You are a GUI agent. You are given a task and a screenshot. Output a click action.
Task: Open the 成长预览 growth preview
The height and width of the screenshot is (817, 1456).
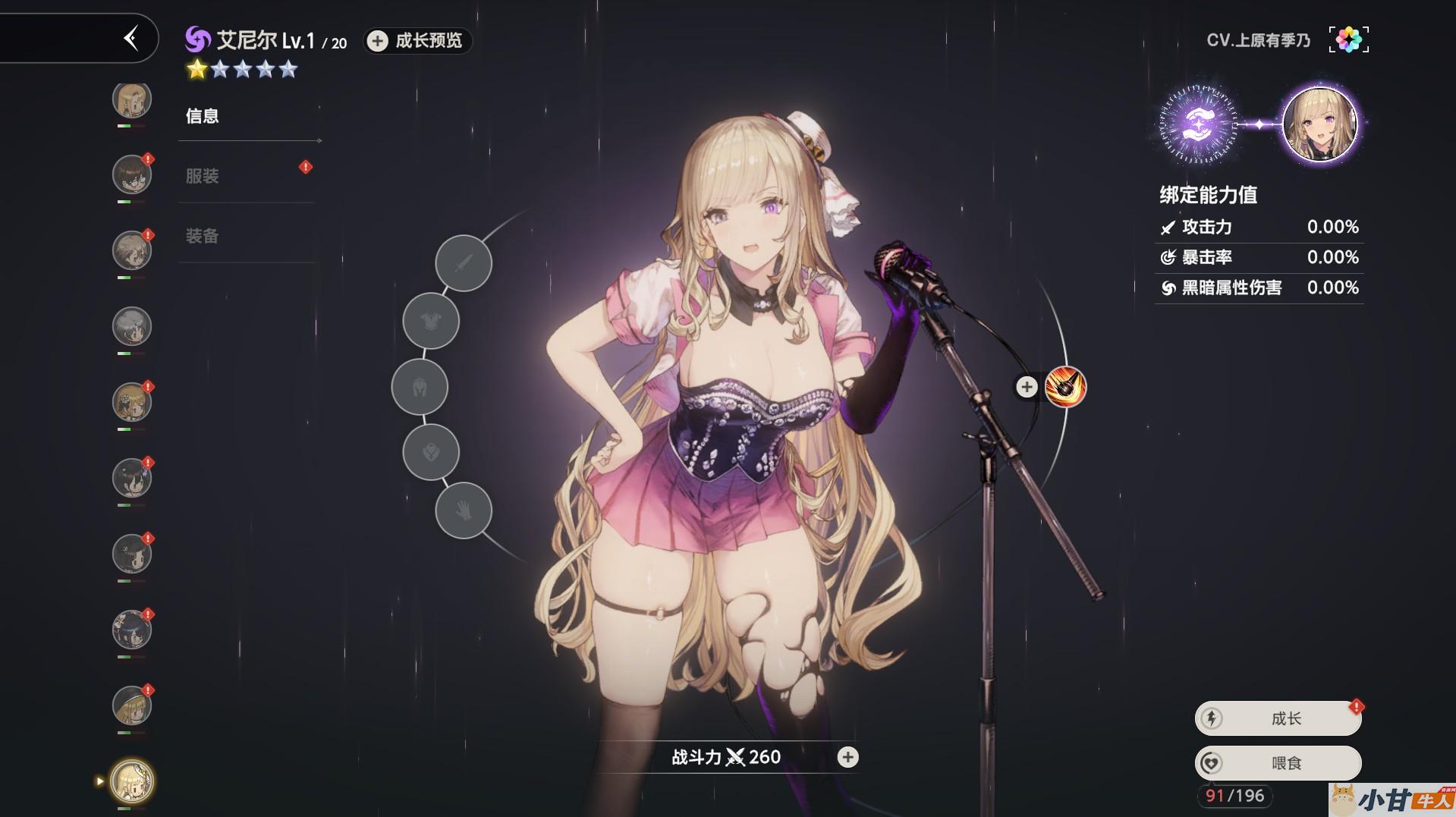coord(417,41)
